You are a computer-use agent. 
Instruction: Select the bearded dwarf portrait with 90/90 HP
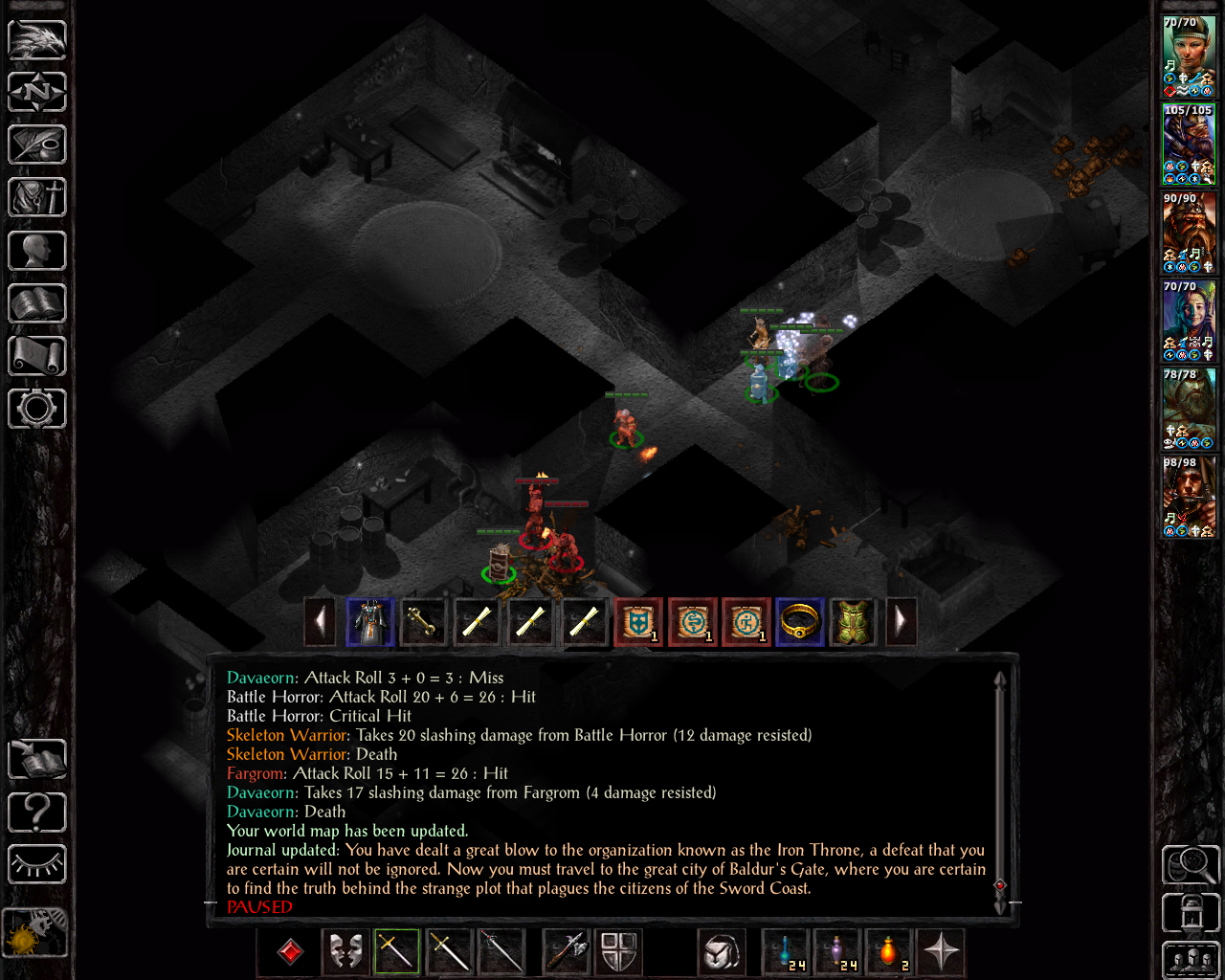tap(1189, 233)
